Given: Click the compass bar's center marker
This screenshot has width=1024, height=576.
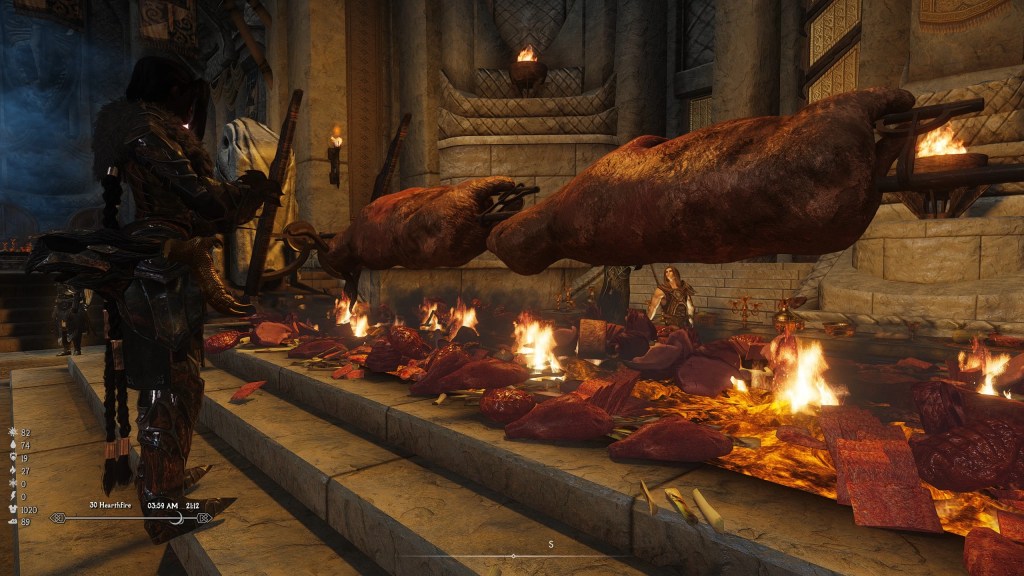Looking at the screenshot, I should click(513, 556).
